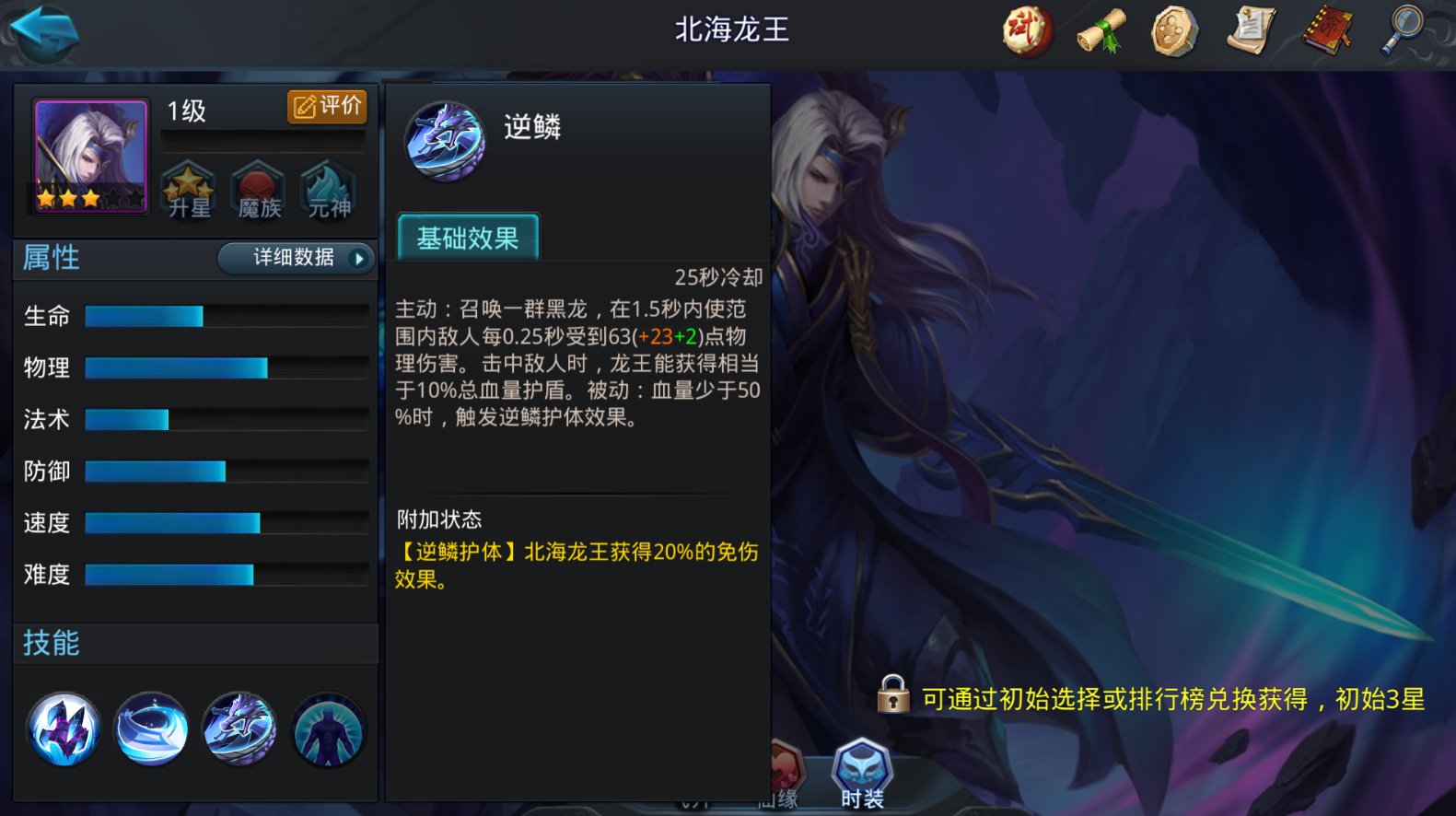Select the first crystal skill icon
Image resolution: width=1456 pixels, height=816 pixels.
coord(63,730)
